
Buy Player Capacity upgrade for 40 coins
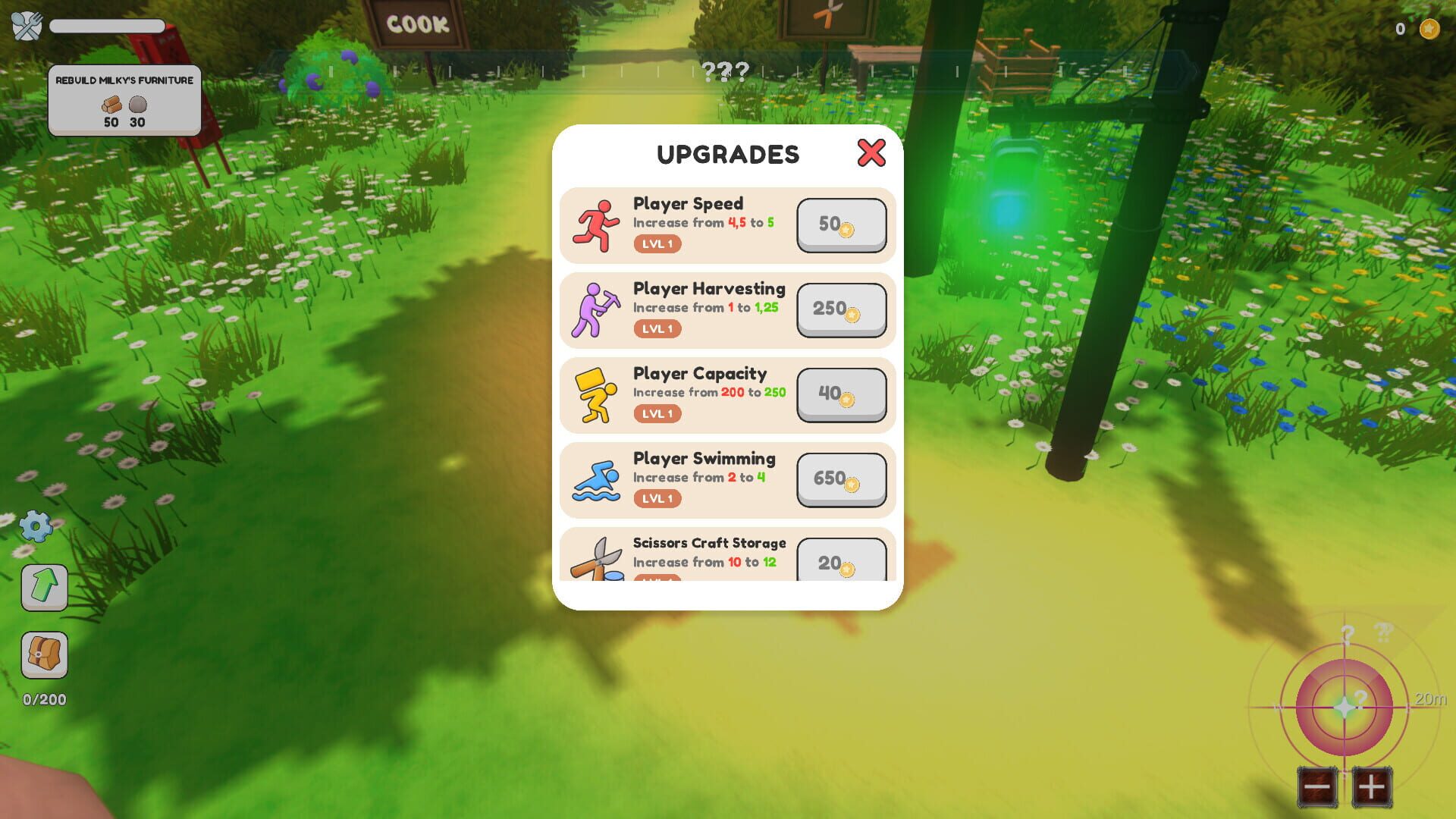[x=840, y=394]
